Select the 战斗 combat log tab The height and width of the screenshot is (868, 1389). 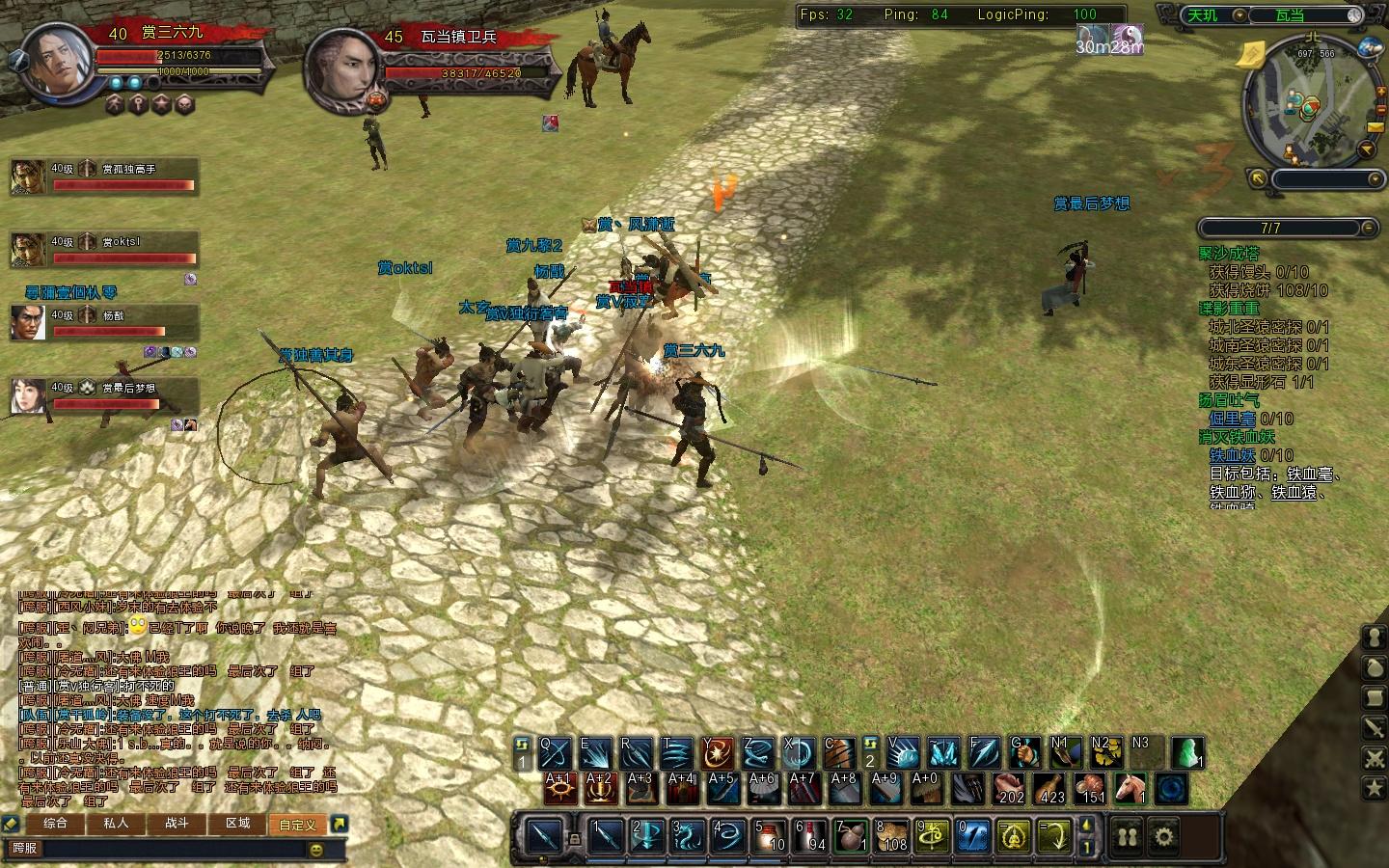coord(177,824)
